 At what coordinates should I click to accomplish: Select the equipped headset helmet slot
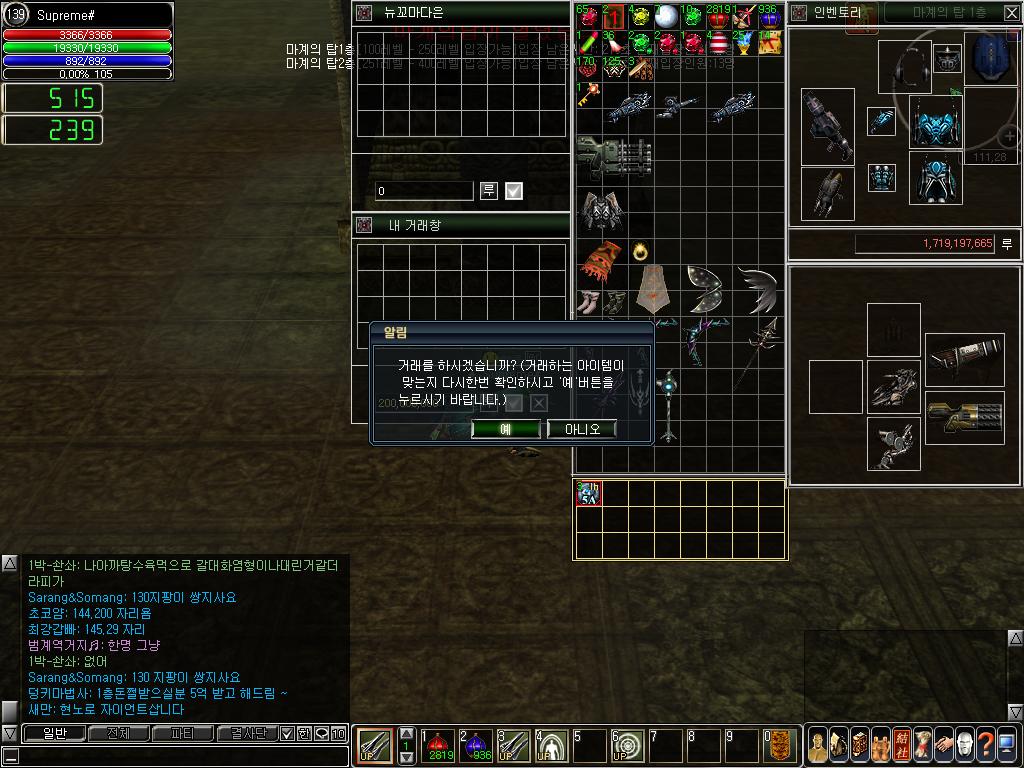point(904,66)
